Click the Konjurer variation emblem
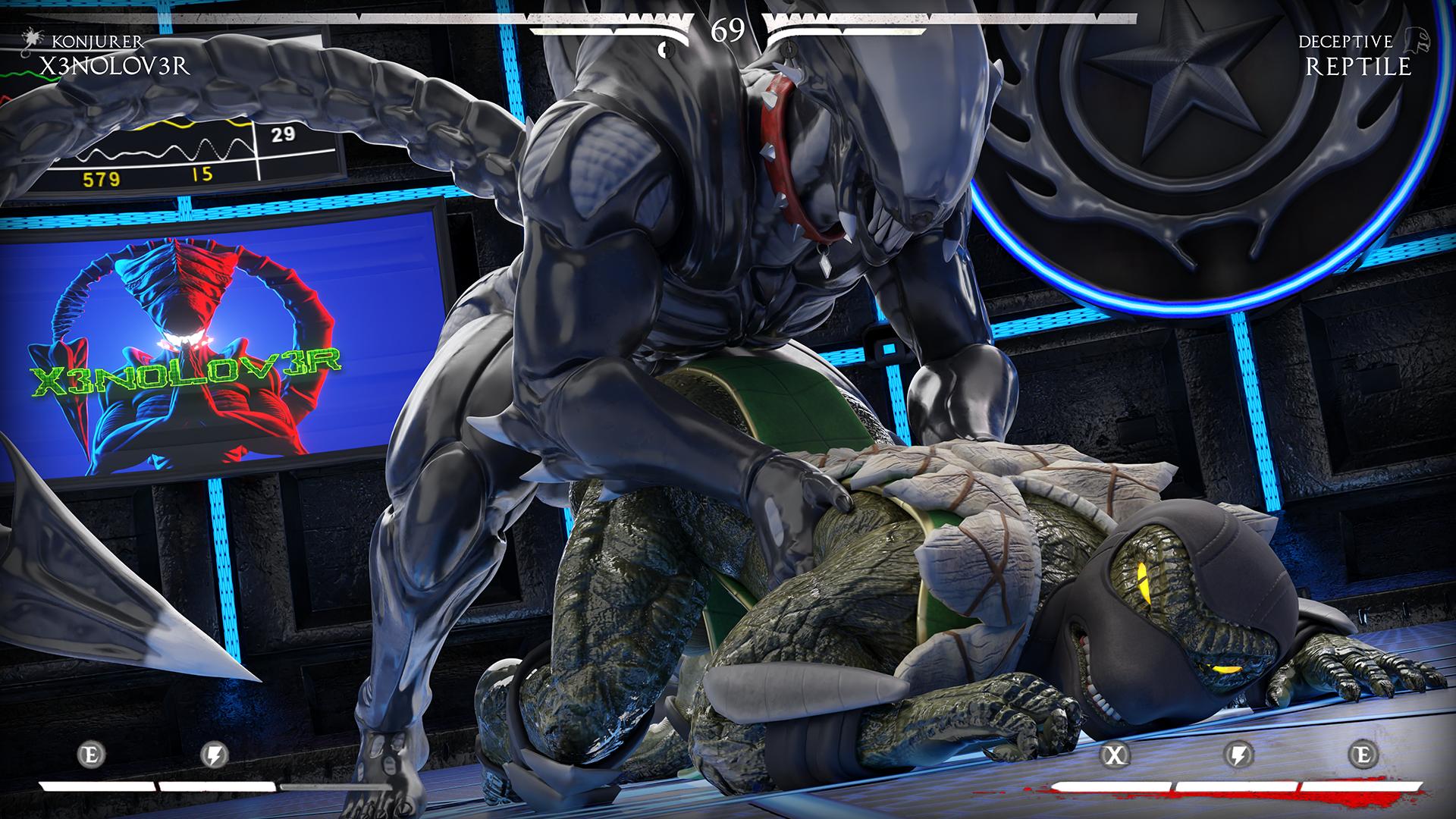 [33, 38]
